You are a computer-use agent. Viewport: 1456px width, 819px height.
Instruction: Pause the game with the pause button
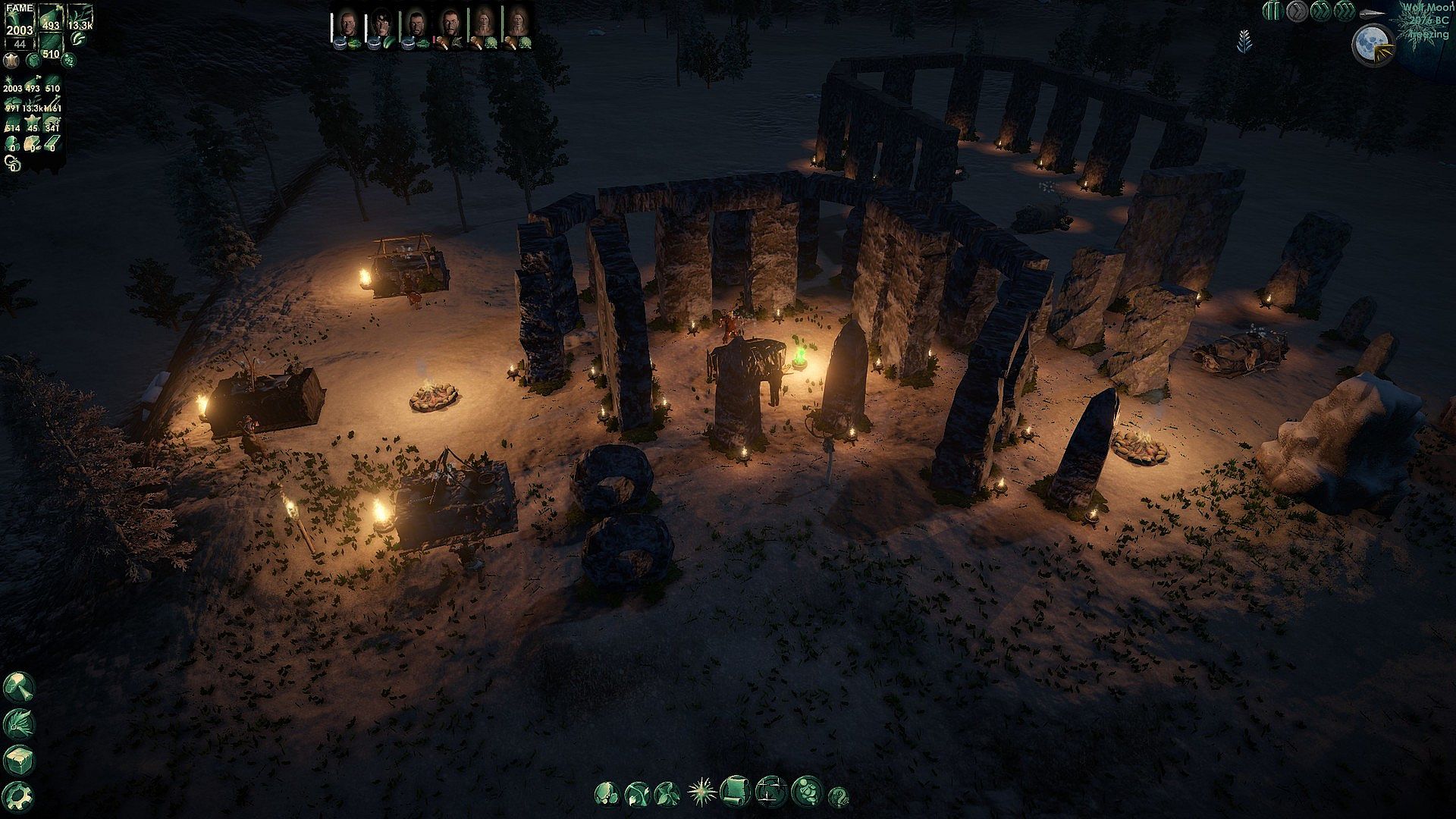tap(1272, 11)
